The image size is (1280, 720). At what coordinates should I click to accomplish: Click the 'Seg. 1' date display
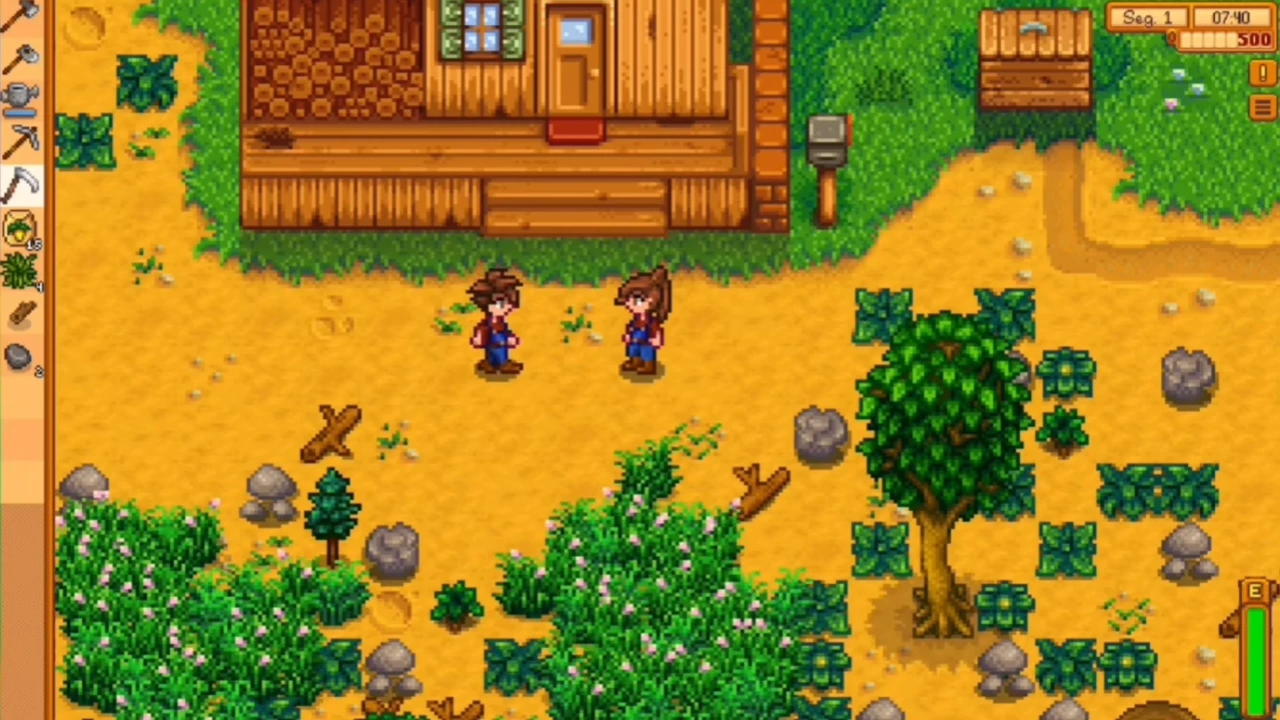pyautogui.click(x=1147, y=17)
